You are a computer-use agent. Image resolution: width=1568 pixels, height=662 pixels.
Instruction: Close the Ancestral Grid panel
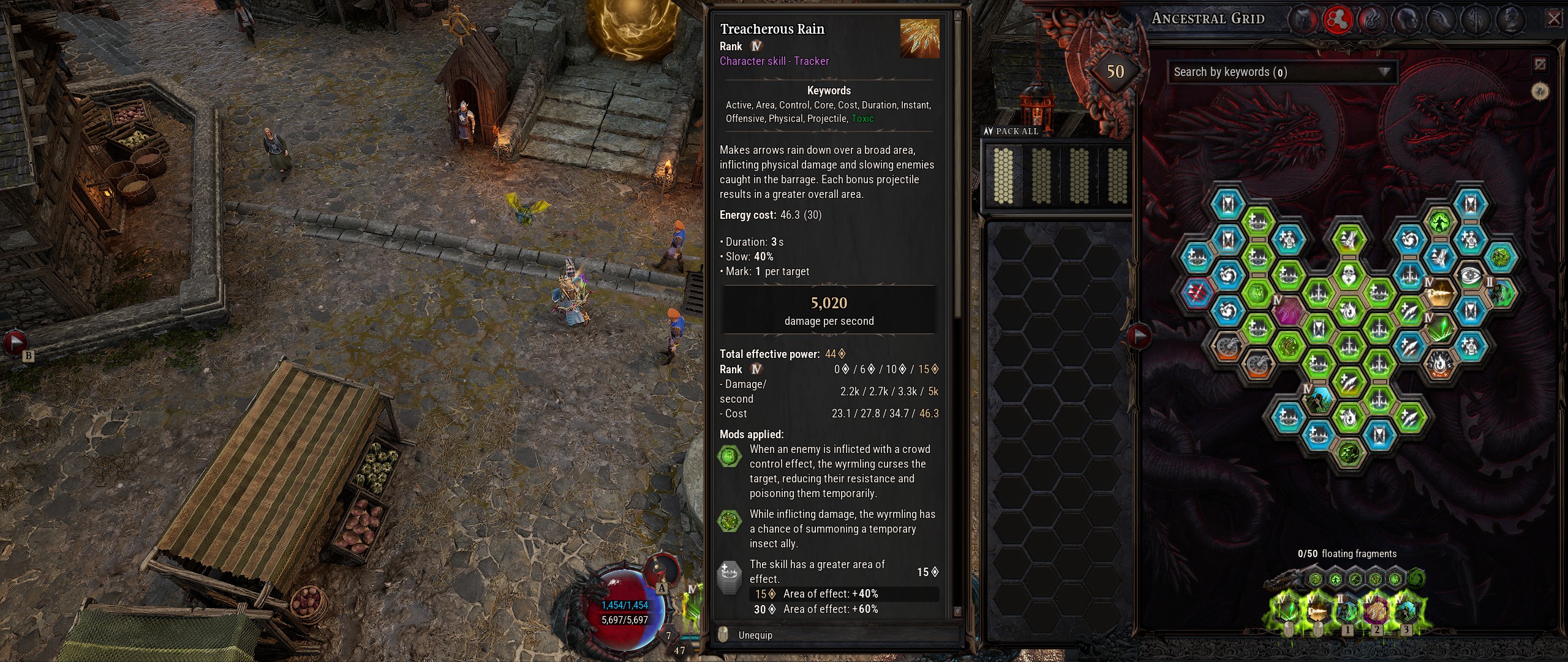point(1554,19)
